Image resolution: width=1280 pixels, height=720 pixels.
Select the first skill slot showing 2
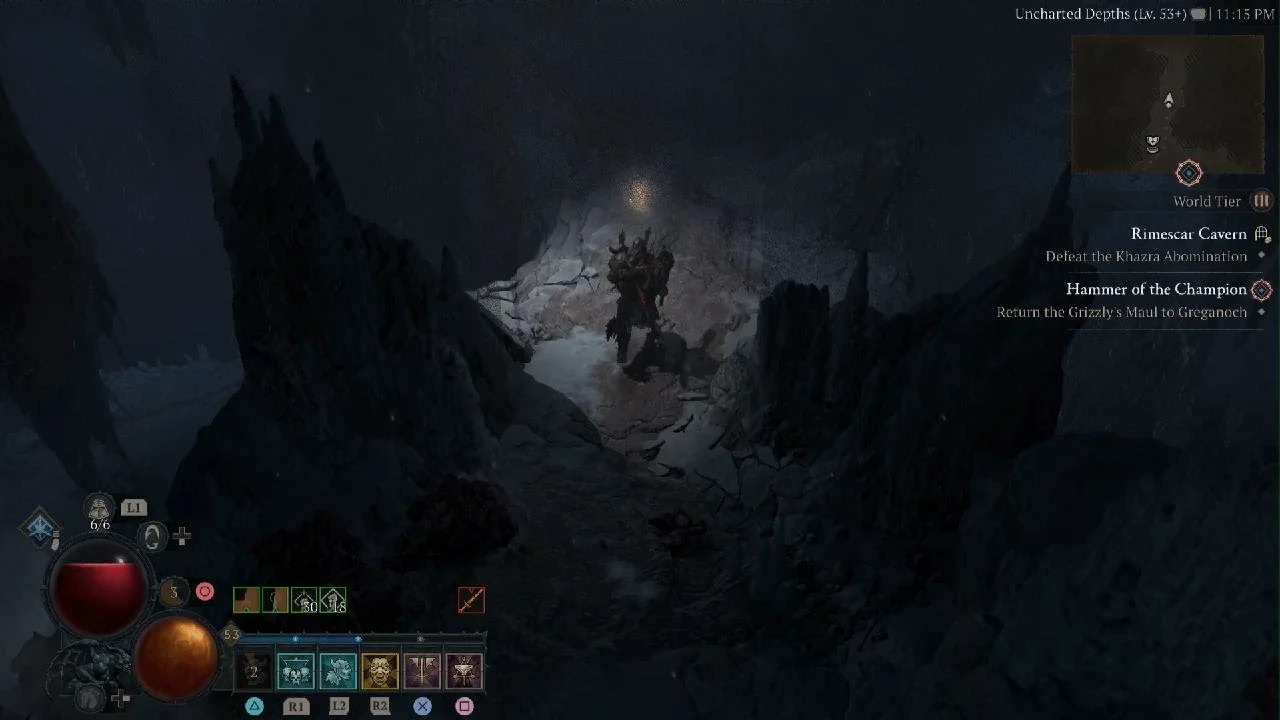tap(253, 672)
